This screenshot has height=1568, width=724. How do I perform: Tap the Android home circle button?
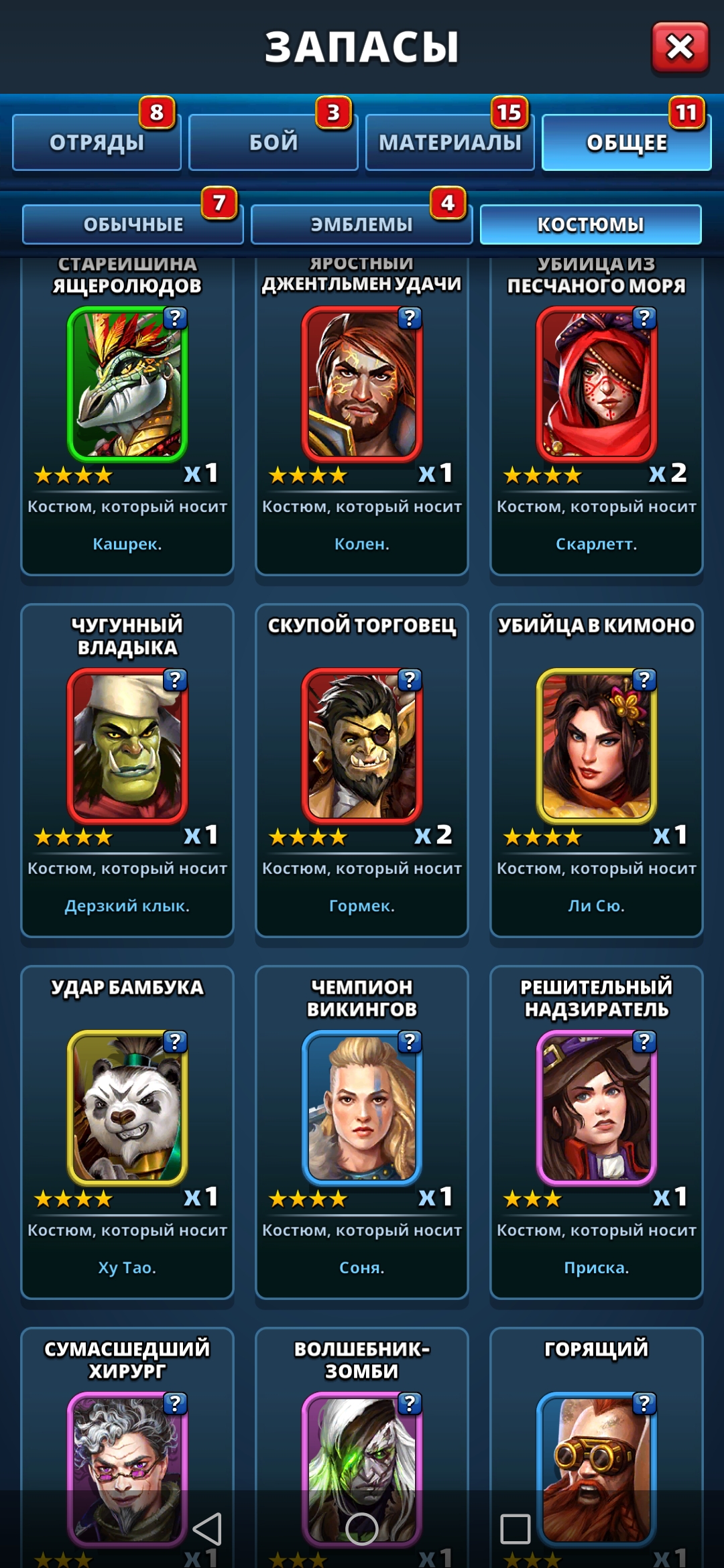362,1528
